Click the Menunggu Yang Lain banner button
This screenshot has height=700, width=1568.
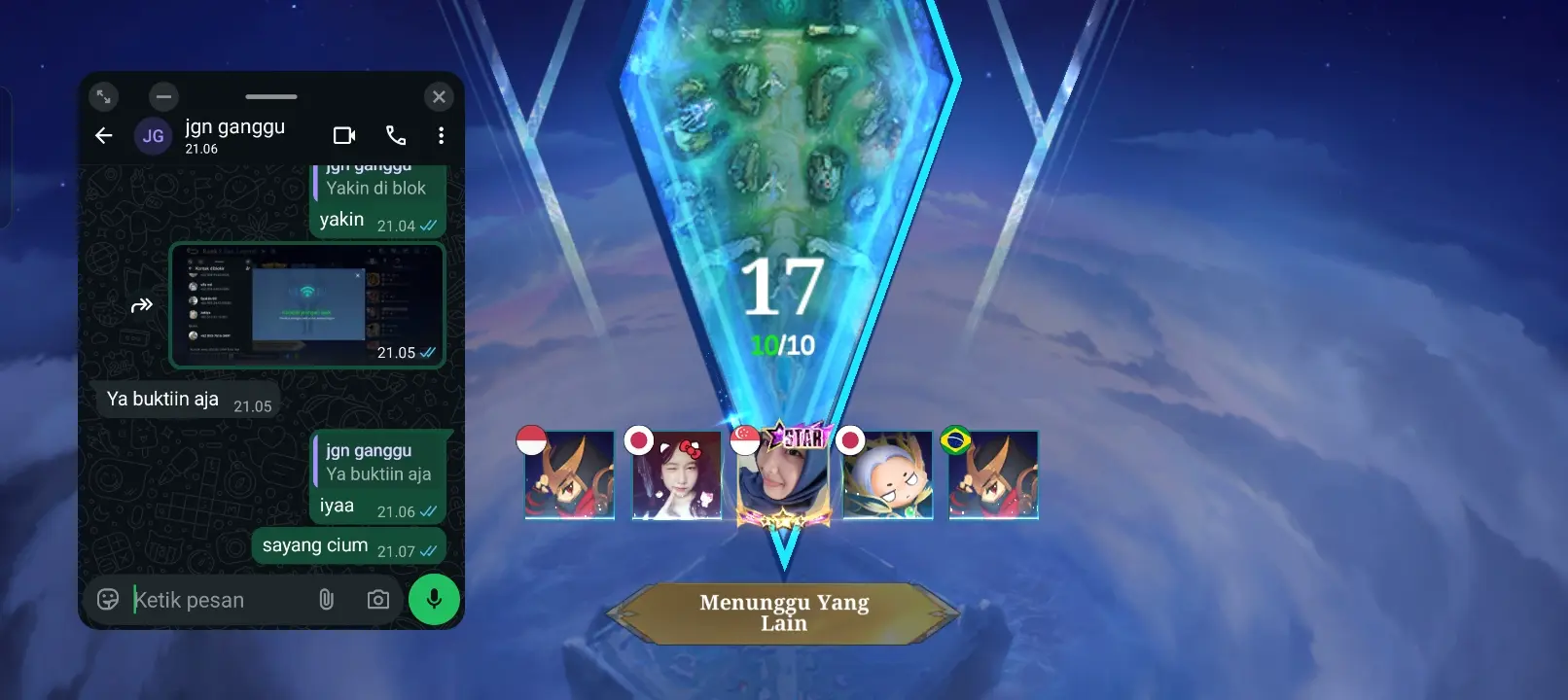(784, 612)
